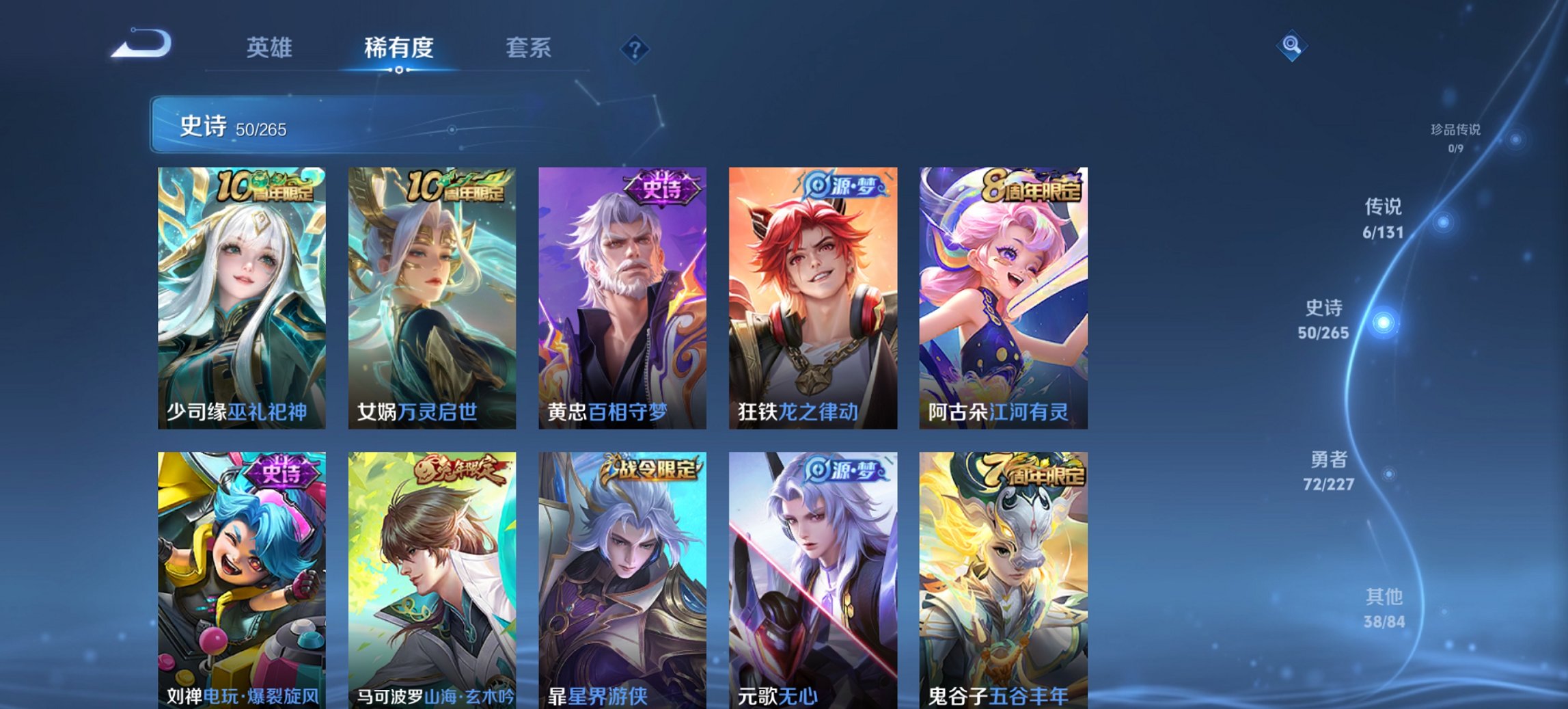The image size is (1568, 709).
Task: Open the help question mark icon
Action: (635, 48)
